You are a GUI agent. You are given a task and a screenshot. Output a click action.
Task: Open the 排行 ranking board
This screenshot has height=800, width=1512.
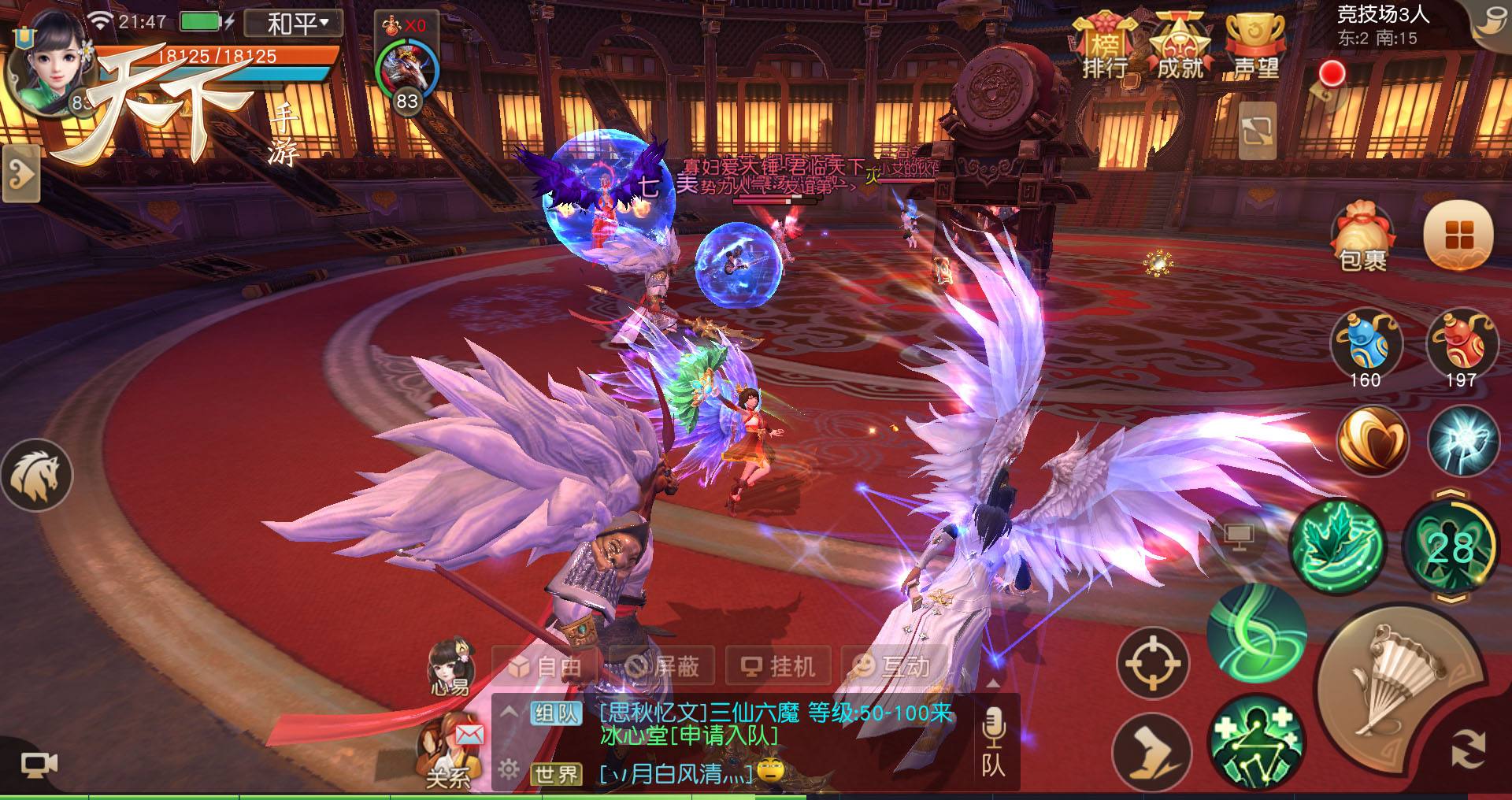tap(1105, 48)
